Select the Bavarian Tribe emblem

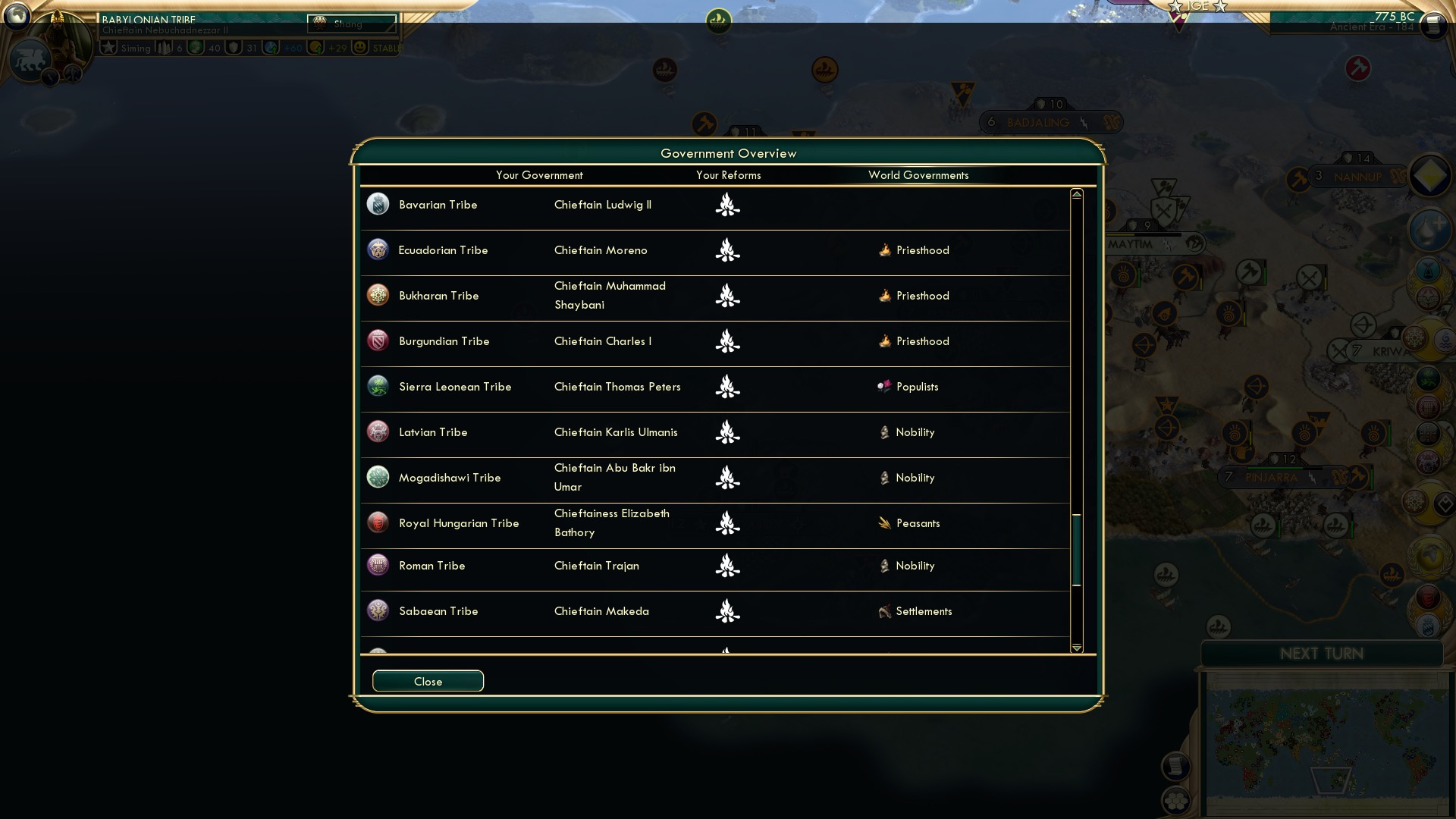click(x=378, y=204)
